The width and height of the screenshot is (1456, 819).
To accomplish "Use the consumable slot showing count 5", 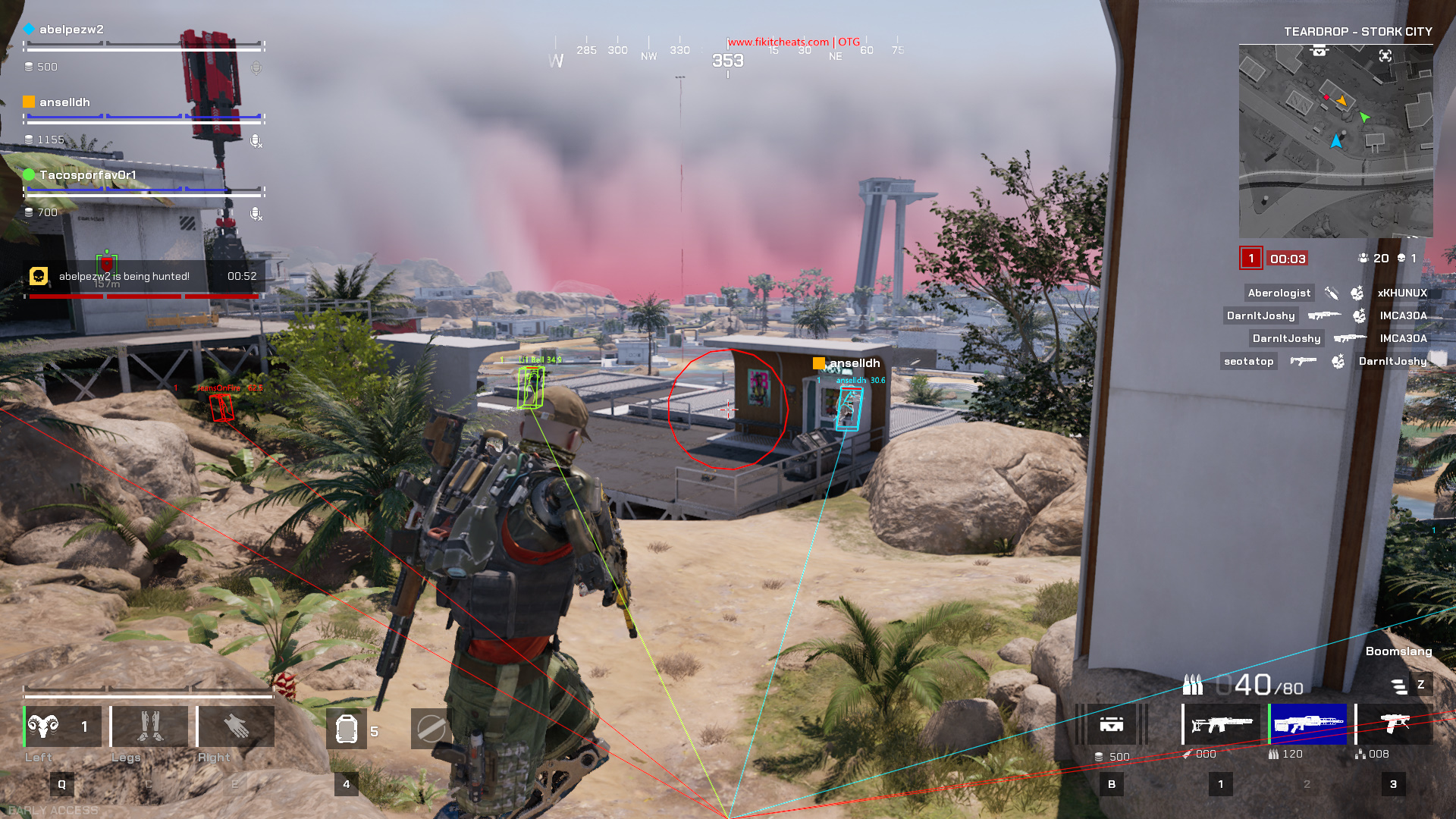I will coord(347,730).
